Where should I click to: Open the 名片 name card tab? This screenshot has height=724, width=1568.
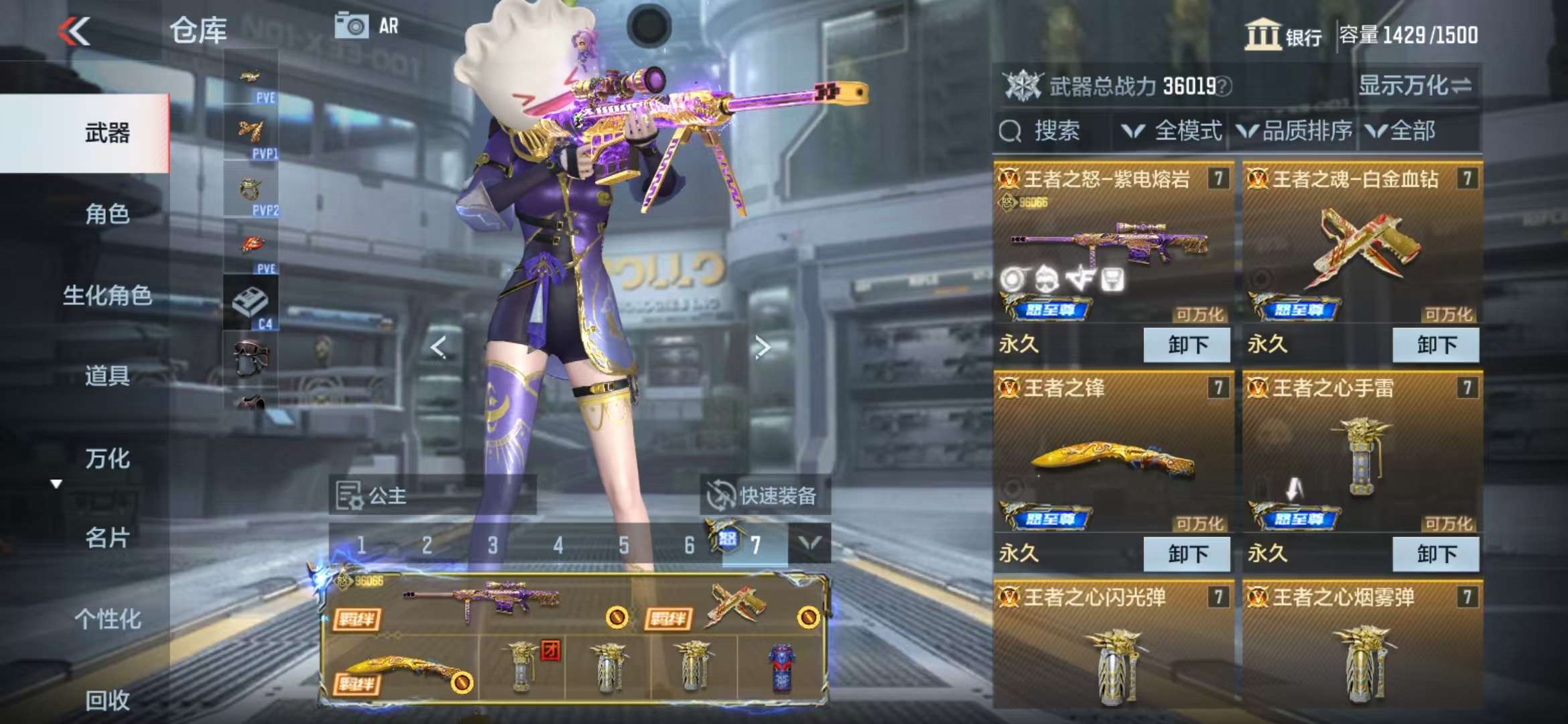(x=107, y=538)
